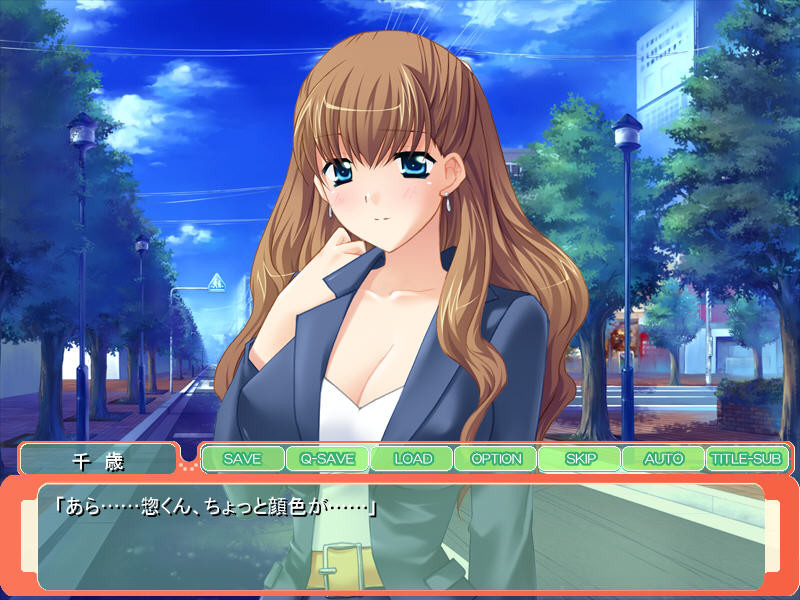Activate SKIP to fast-forward text
800x600 pixels.
pos(580,459)
